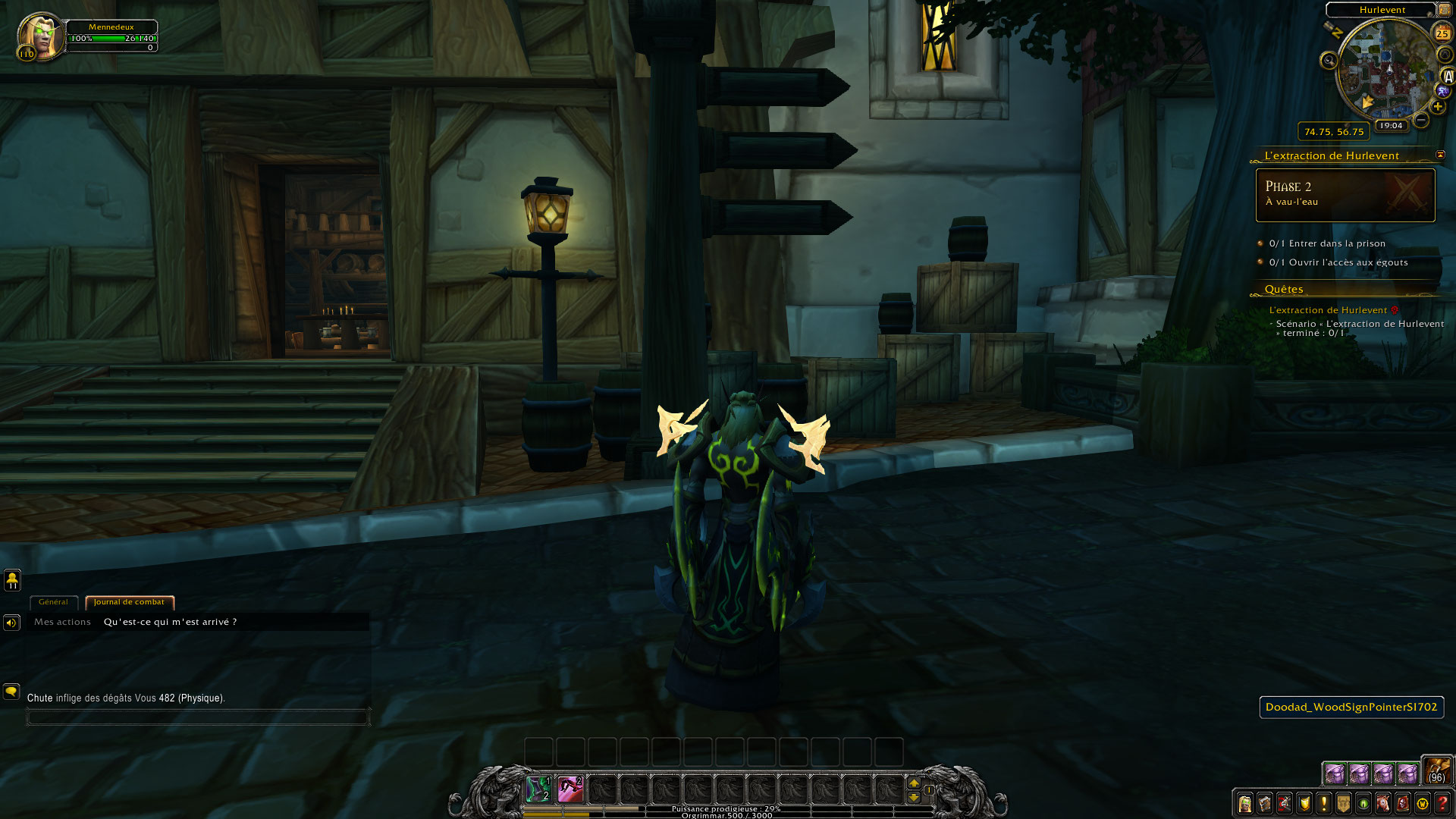Open the Achievements shield icon
Screen dimensions: 1456x819
coord(1303,805)
